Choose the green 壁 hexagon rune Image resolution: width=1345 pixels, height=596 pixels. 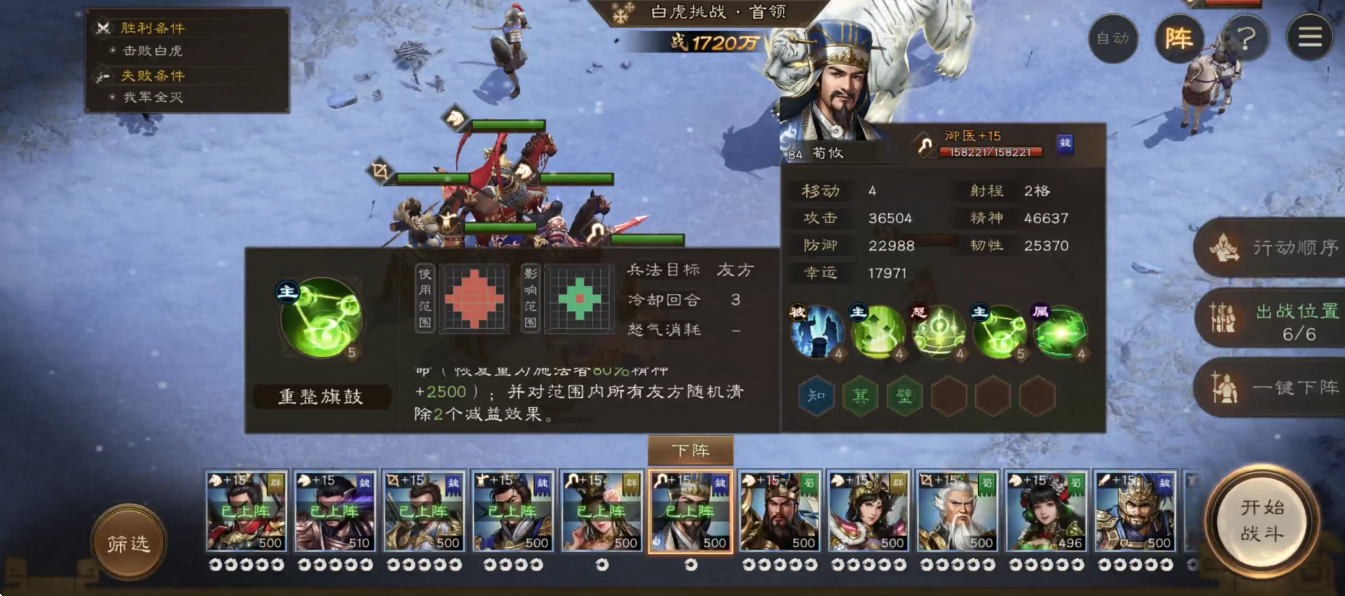click(x=904, y=396)
